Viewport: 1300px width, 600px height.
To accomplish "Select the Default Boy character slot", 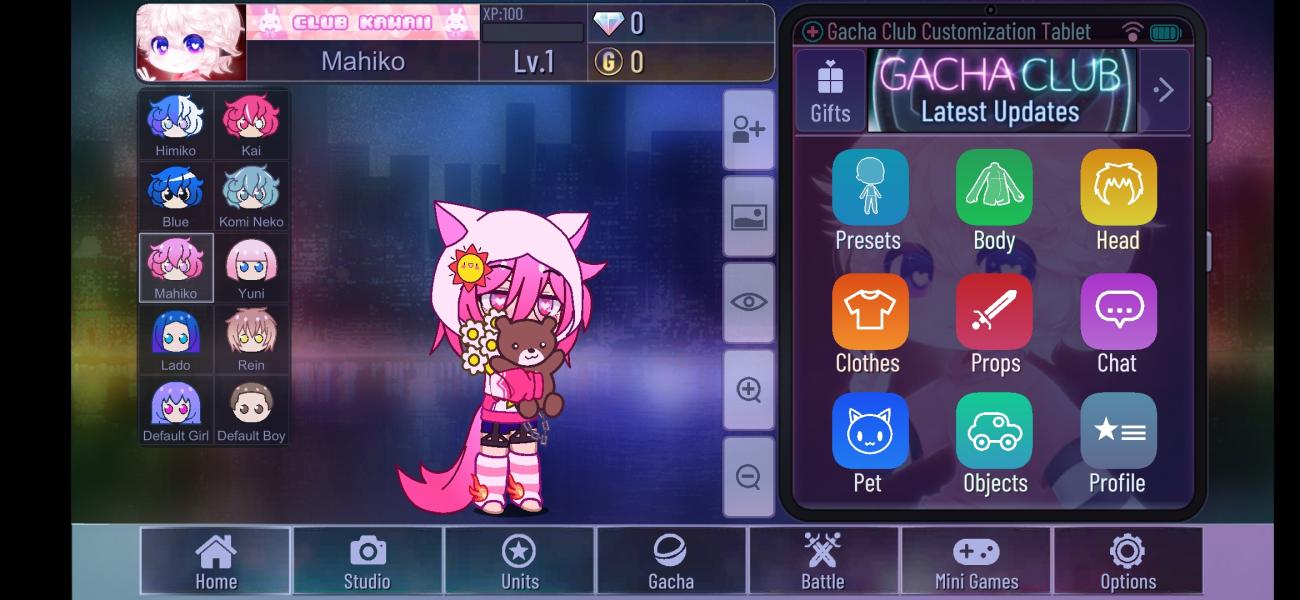I will click(x=251, y=410).
